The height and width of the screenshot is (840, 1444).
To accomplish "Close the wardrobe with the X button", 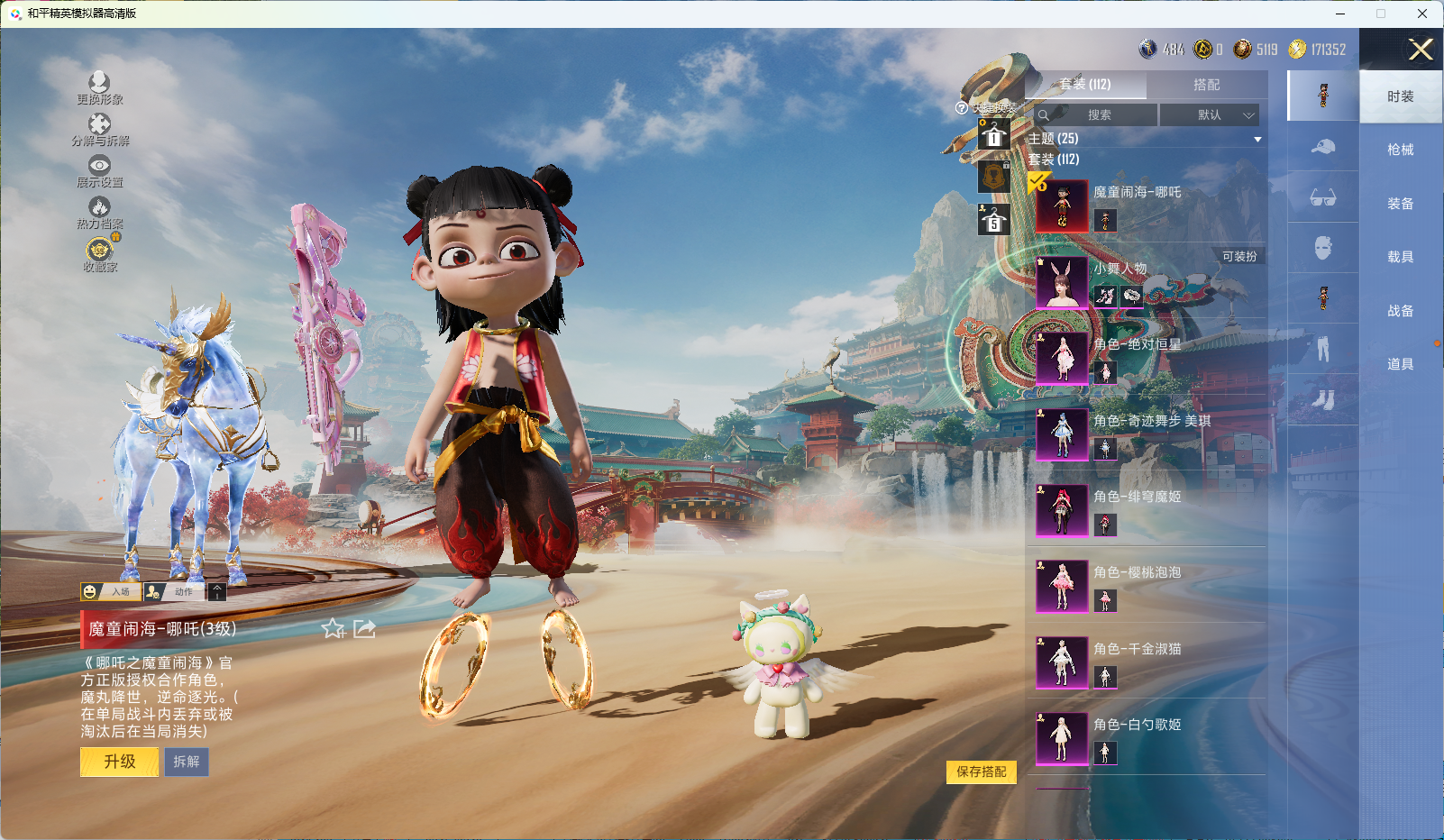I will click(1421, 50).
